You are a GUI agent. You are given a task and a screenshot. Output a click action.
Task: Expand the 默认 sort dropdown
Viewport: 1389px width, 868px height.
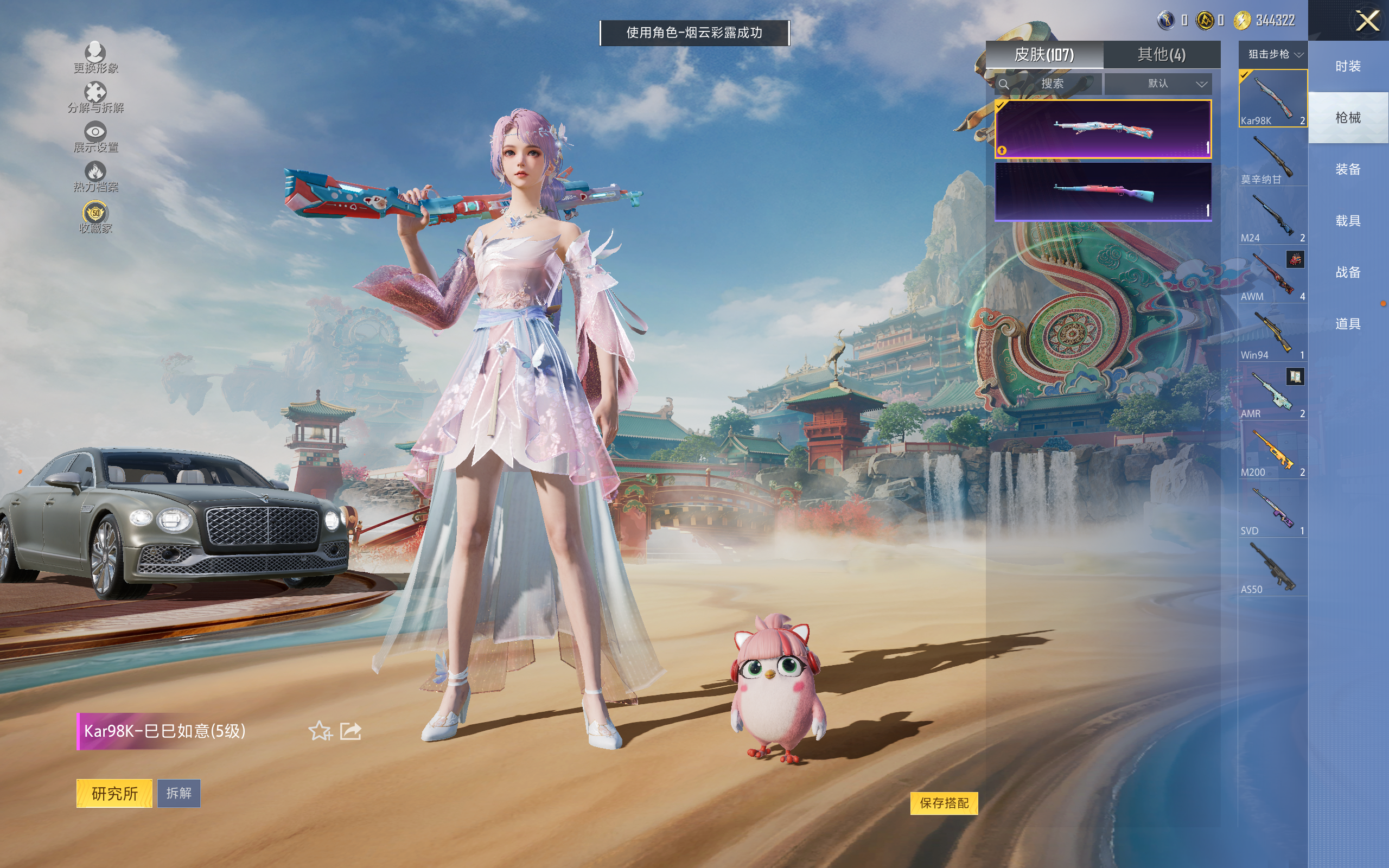1158,84
